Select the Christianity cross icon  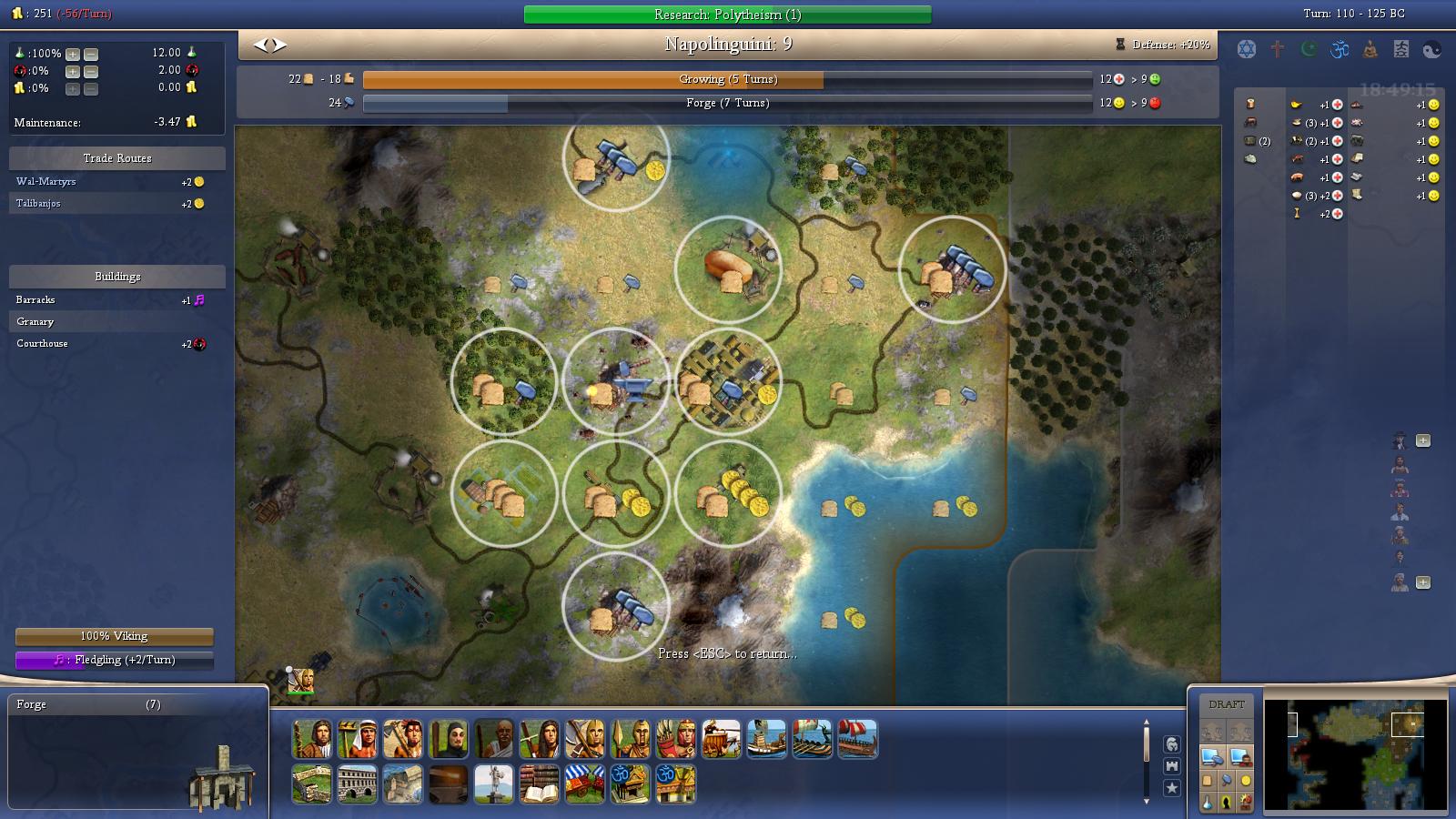click(x=1277, y=49)
